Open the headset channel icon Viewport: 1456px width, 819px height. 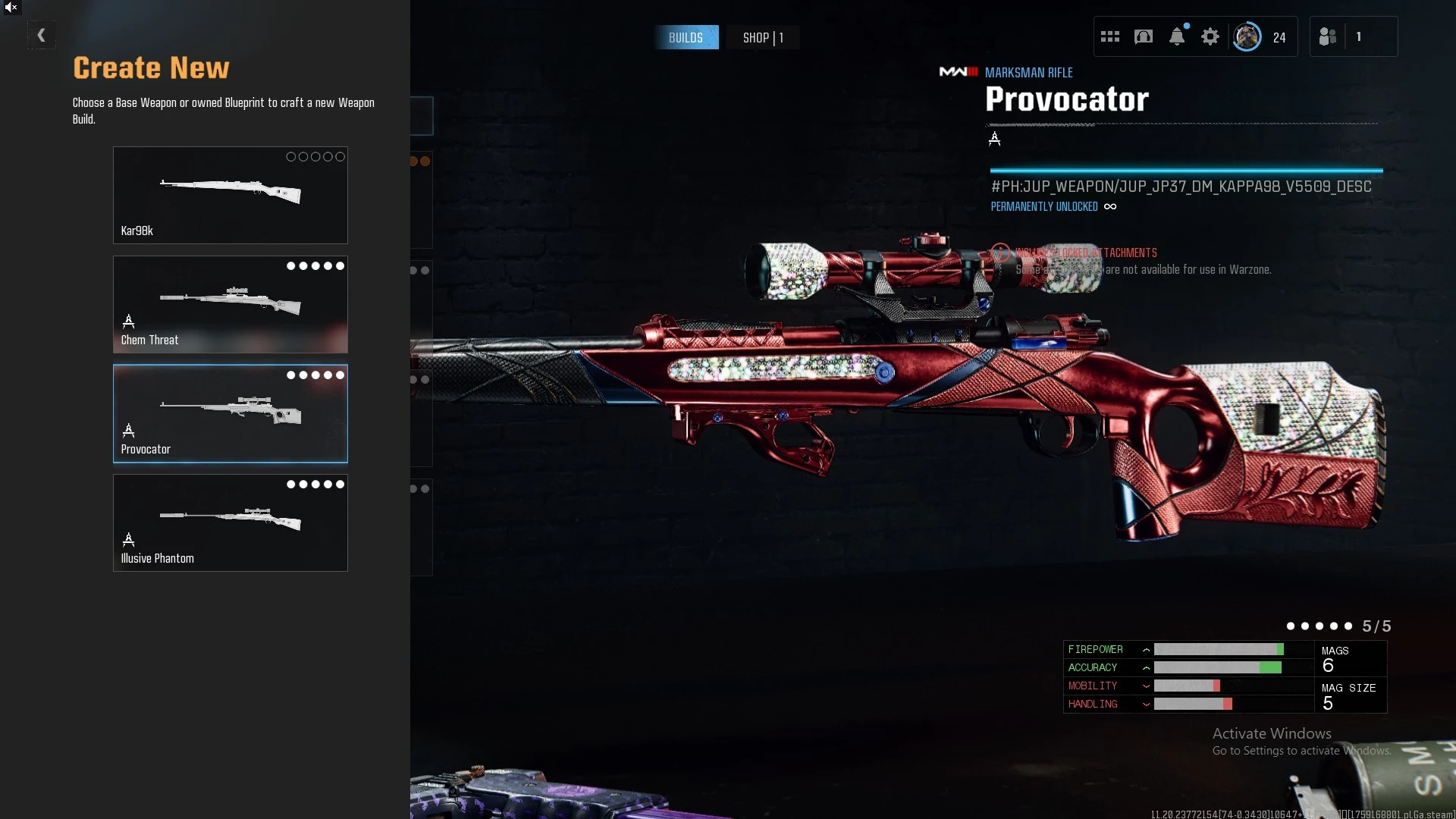pos(1144,36)
